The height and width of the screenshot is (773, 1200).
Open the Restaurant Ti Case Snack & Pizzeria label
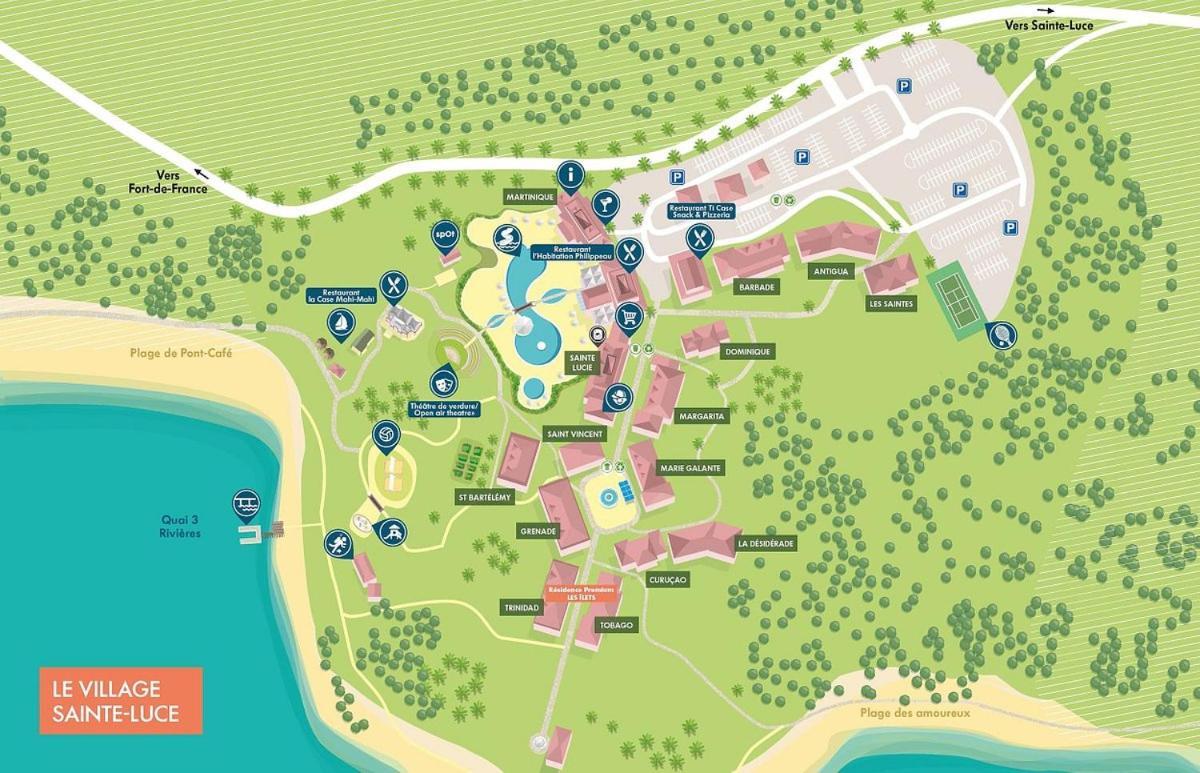[701, 211]
